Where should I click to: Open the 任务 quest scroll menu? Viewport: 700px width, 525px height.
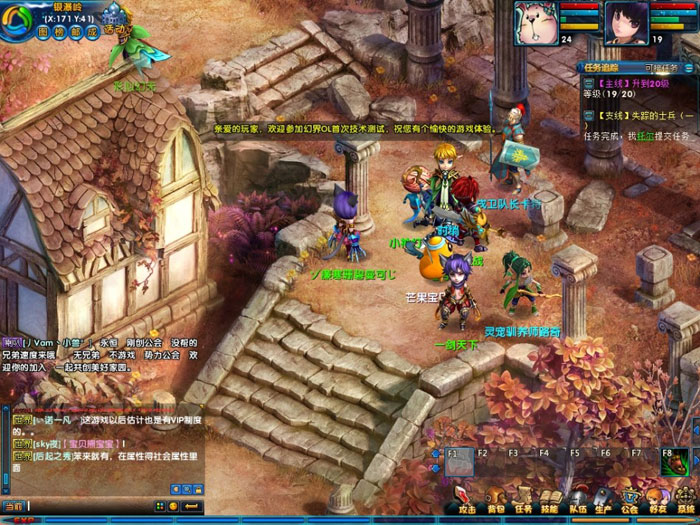(523, 499)
